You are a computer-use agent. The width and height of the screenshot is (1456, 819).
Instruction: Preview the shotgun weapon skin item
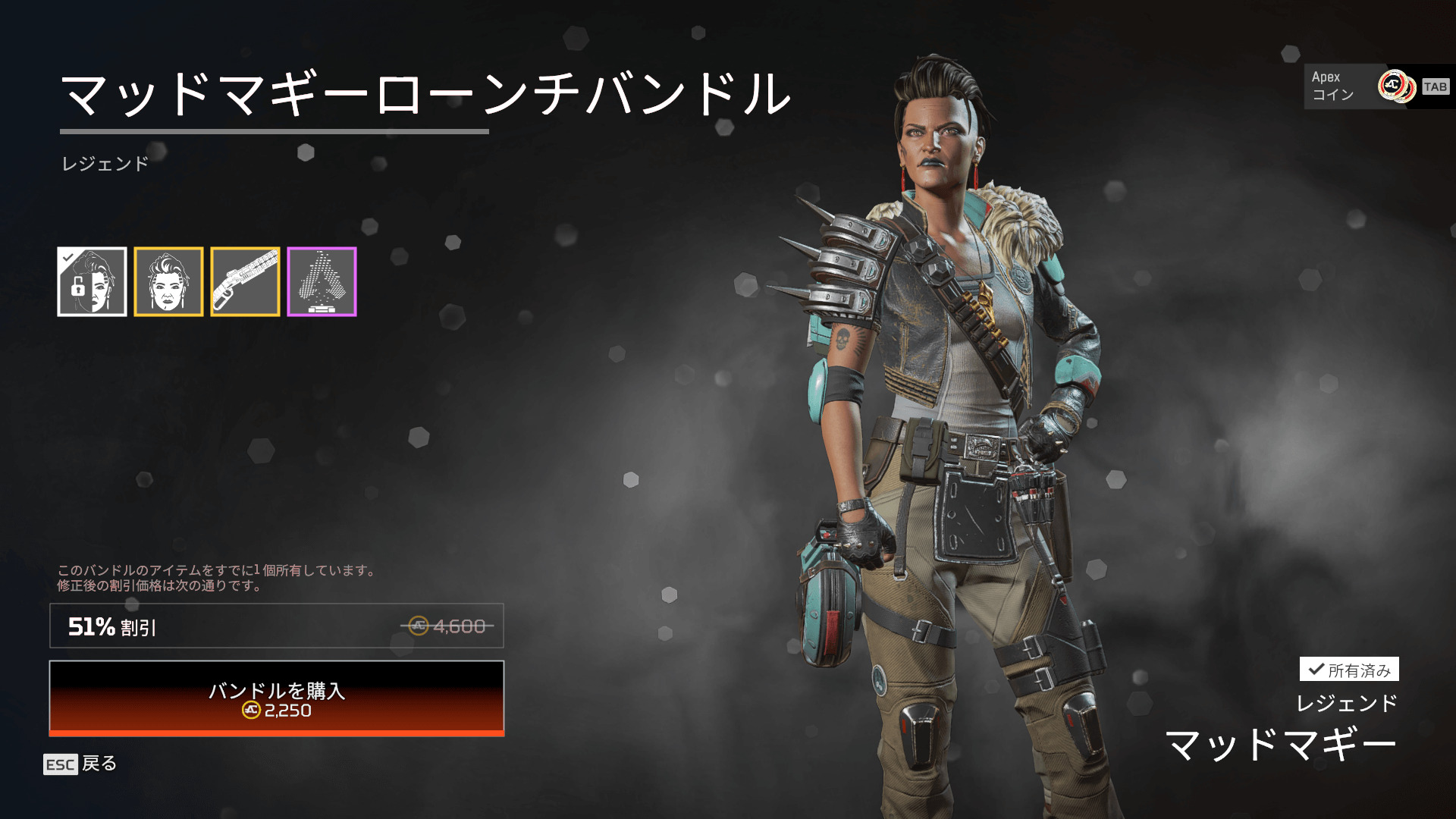coord(245,281)
